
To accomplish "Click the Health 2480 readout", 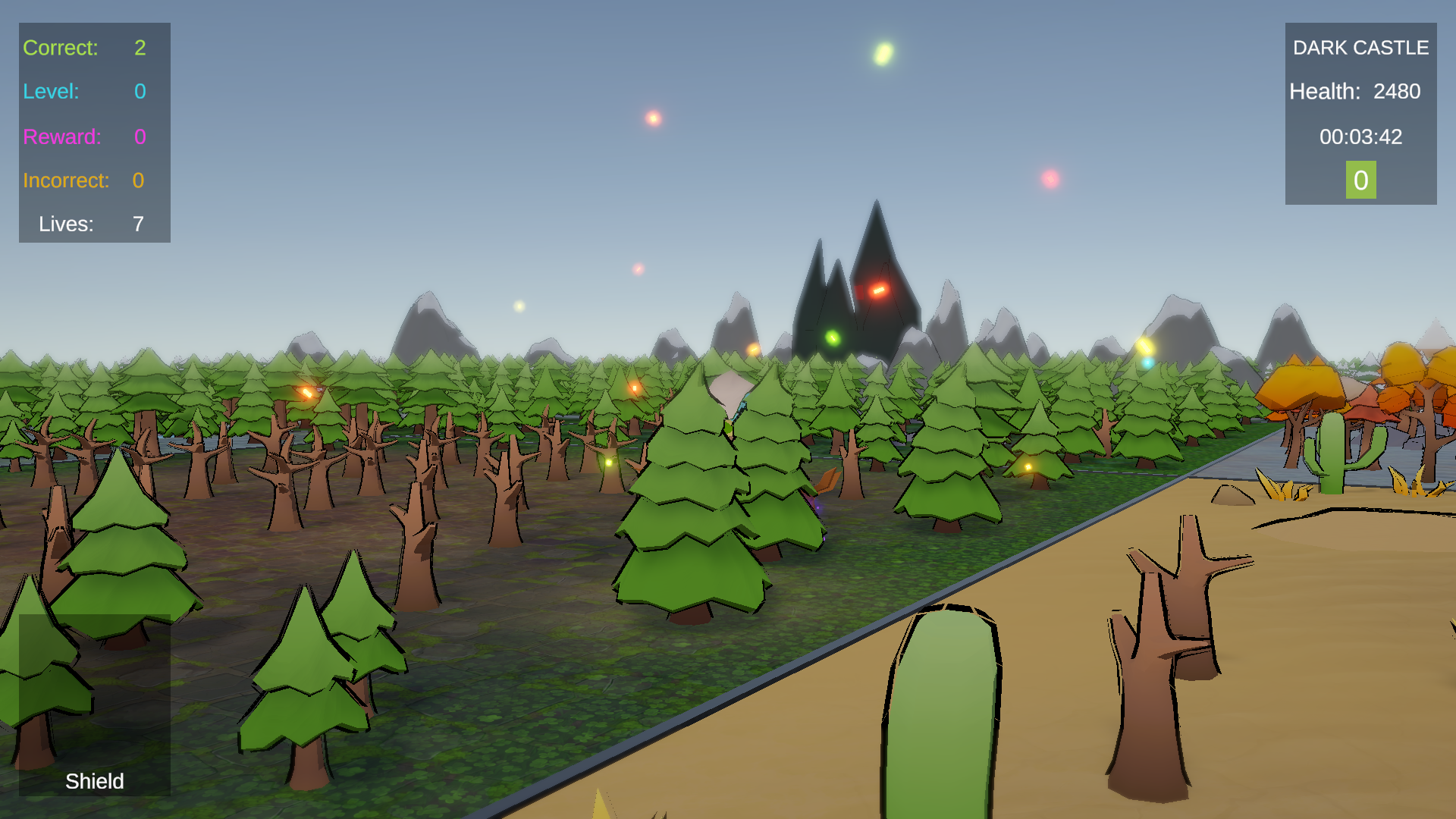I will tap(1355, 92).
